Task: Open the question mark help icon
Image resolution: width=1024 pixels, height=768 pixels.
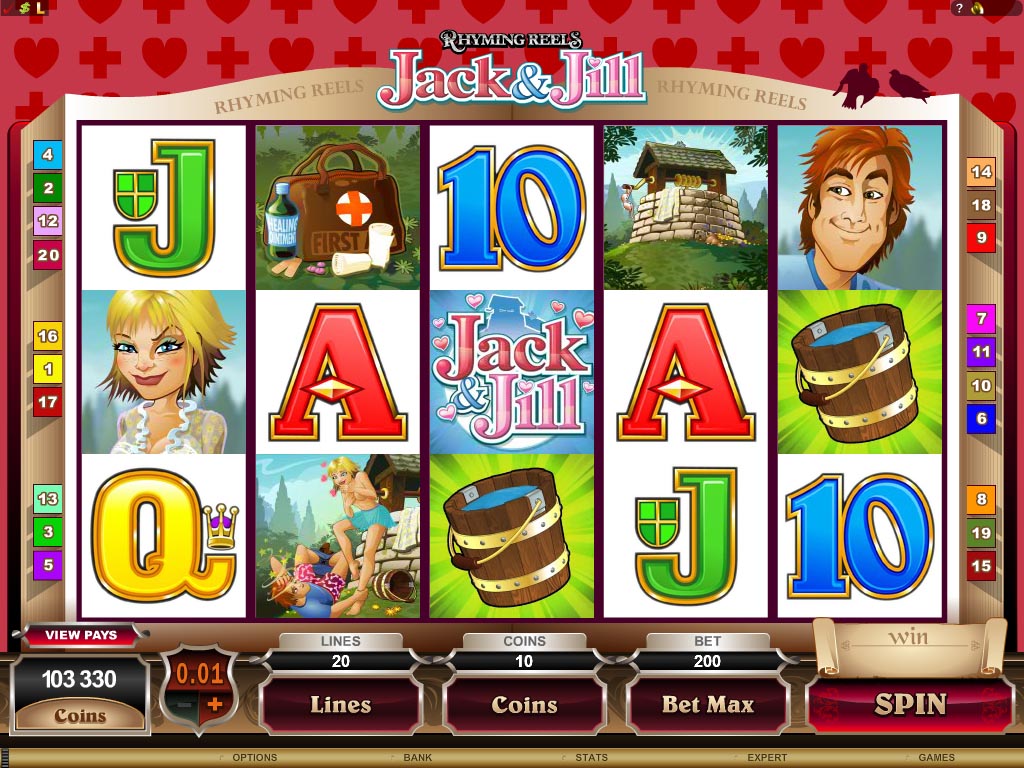Action: [959, 8]
